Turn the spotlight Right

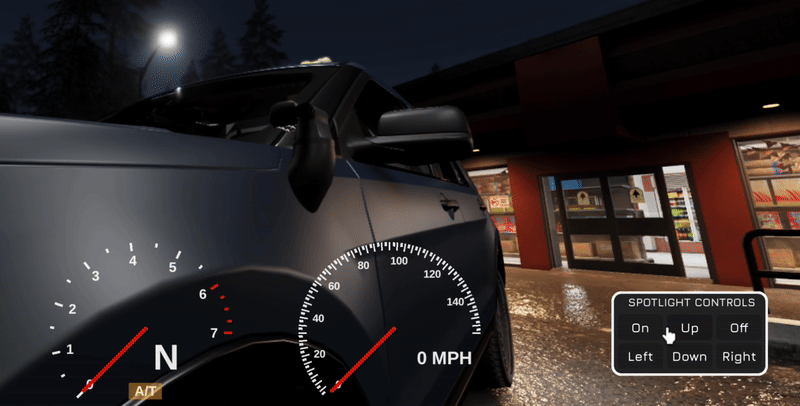[x=739, y=357]
